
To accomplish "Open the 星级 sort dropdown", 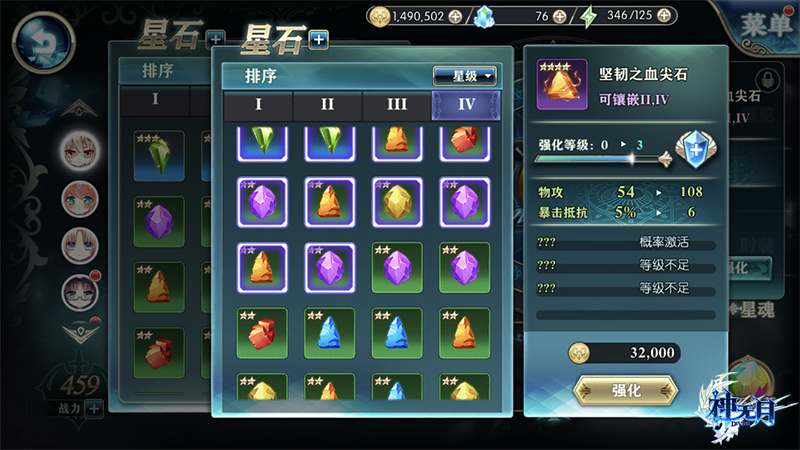I will pyautogui.click(x=465, y=76).
